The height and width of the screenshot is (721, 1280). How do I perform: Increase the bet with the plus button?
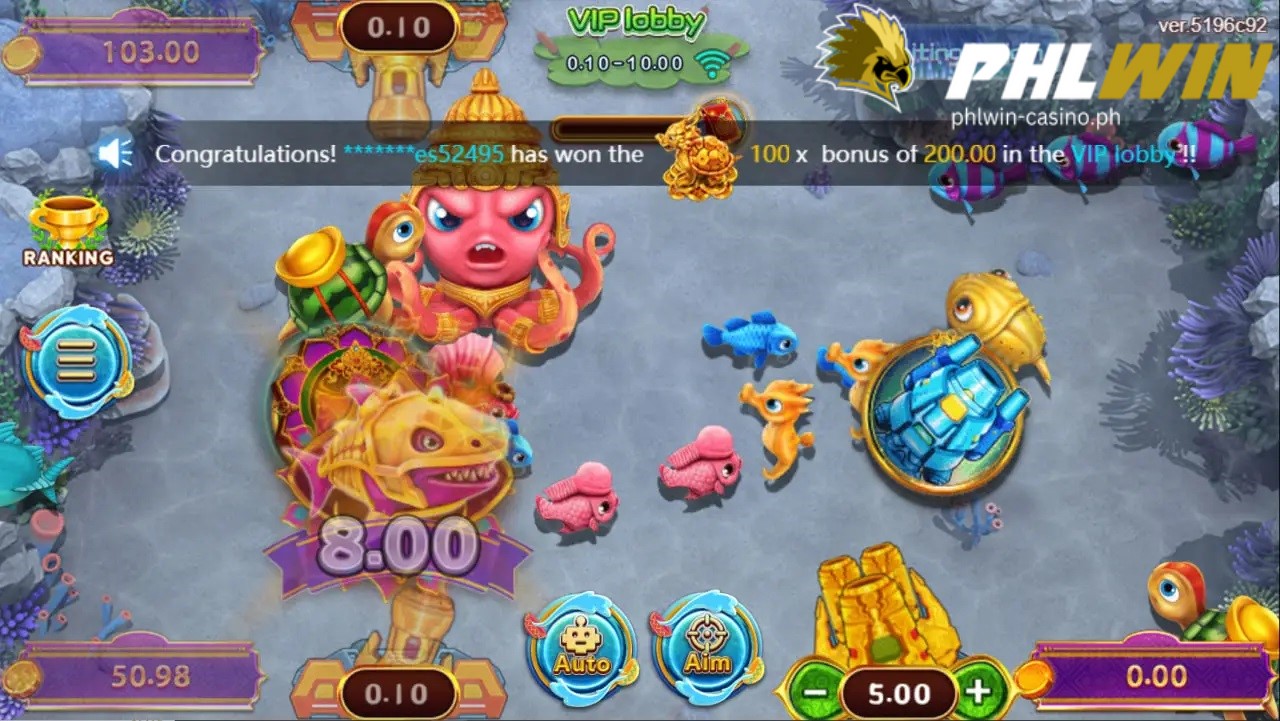tap(977, 692)
